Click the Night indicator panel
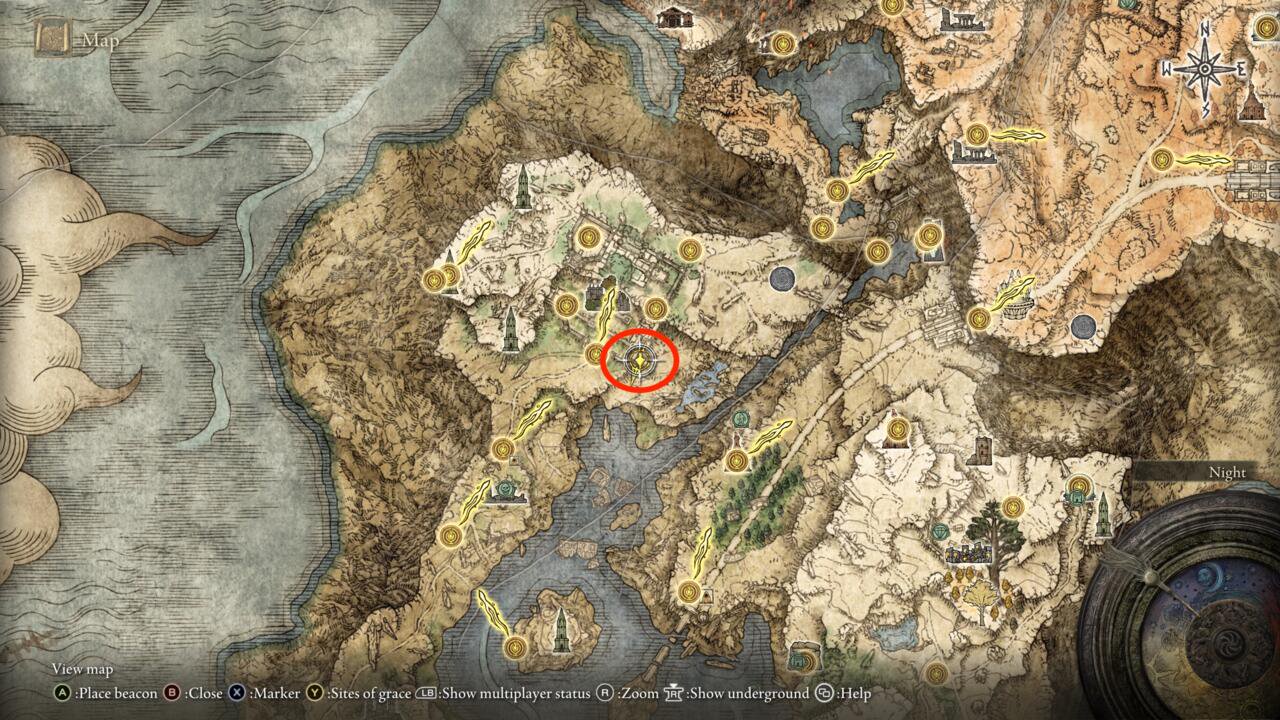 tap(1227, 472)
